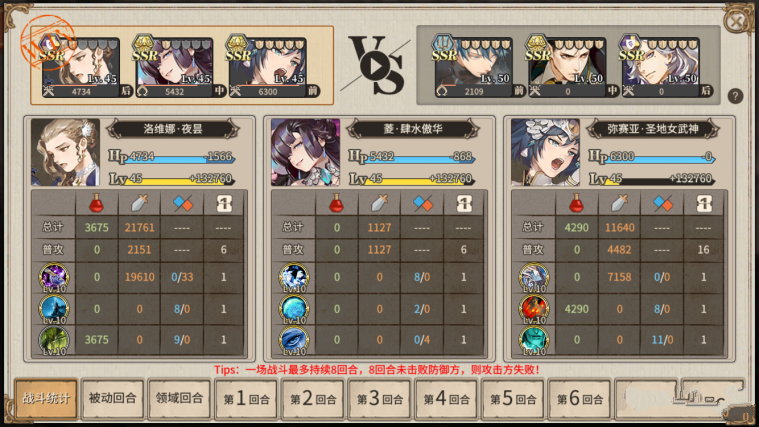
Task: Show the 领域回合 tab
Action: [x=179, y=399]
